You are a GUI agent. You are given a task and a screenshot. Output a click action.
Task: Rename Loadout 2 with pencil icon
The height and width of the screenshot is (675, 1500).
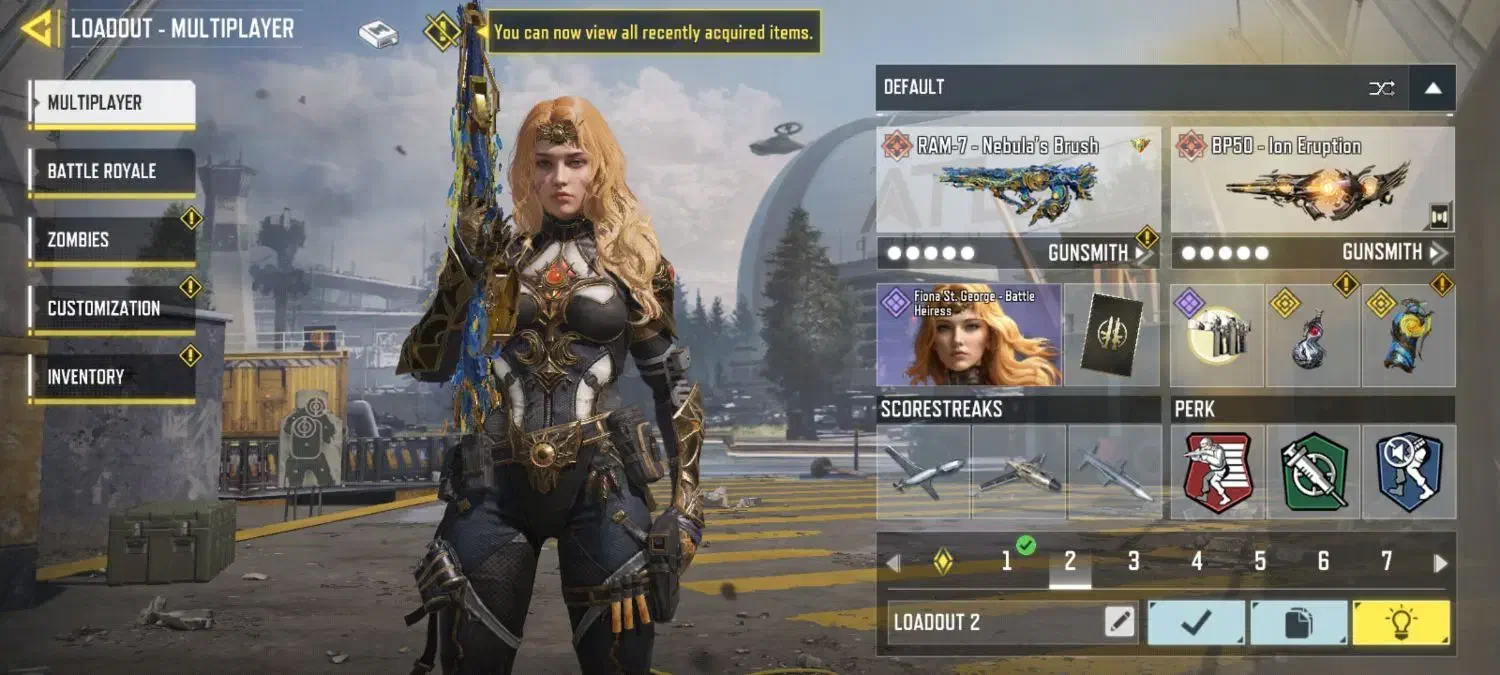tap(1120, 622)
